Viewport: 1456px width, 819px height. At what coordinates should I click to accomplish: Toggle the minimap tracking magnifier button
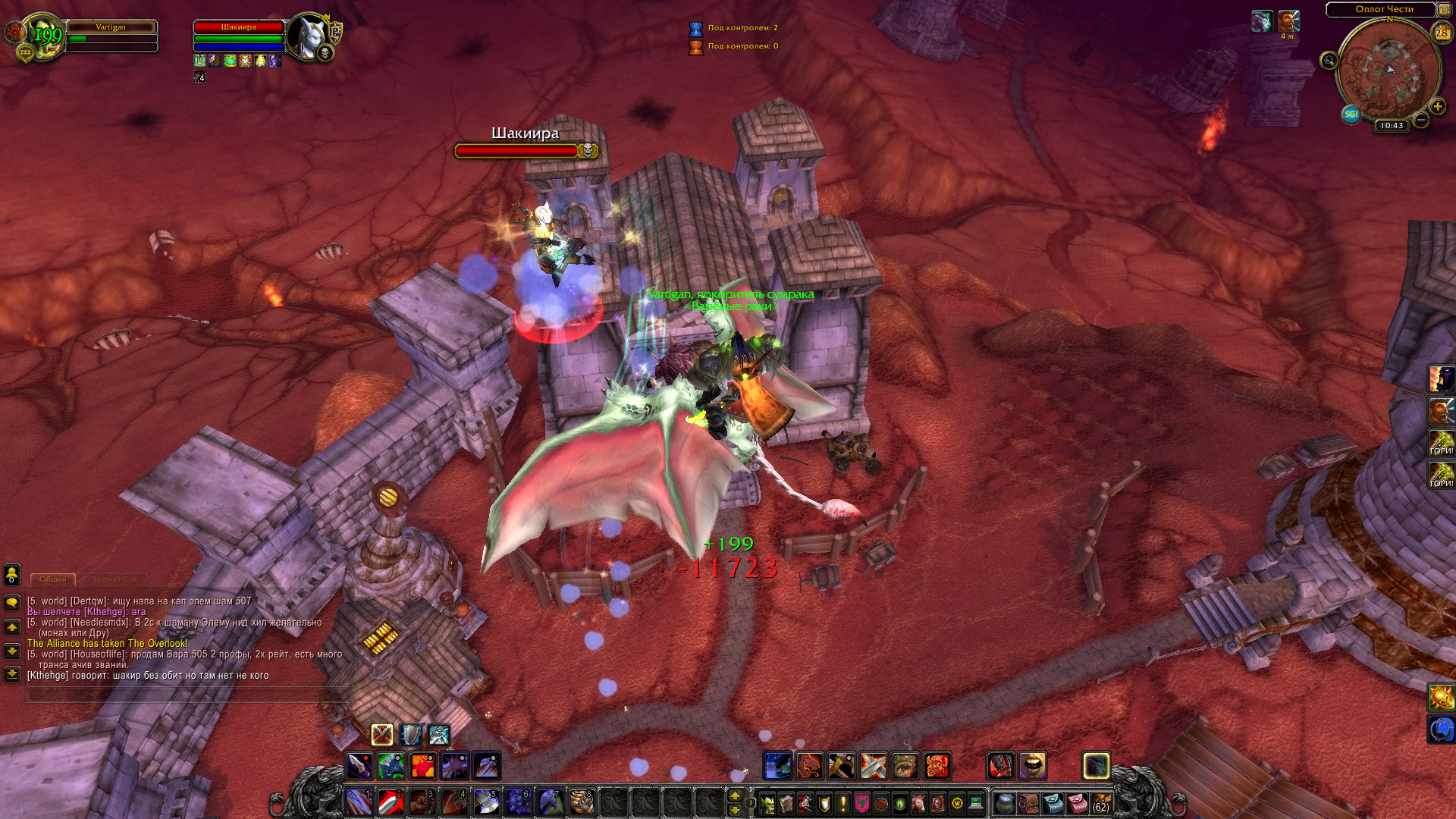1329,61
